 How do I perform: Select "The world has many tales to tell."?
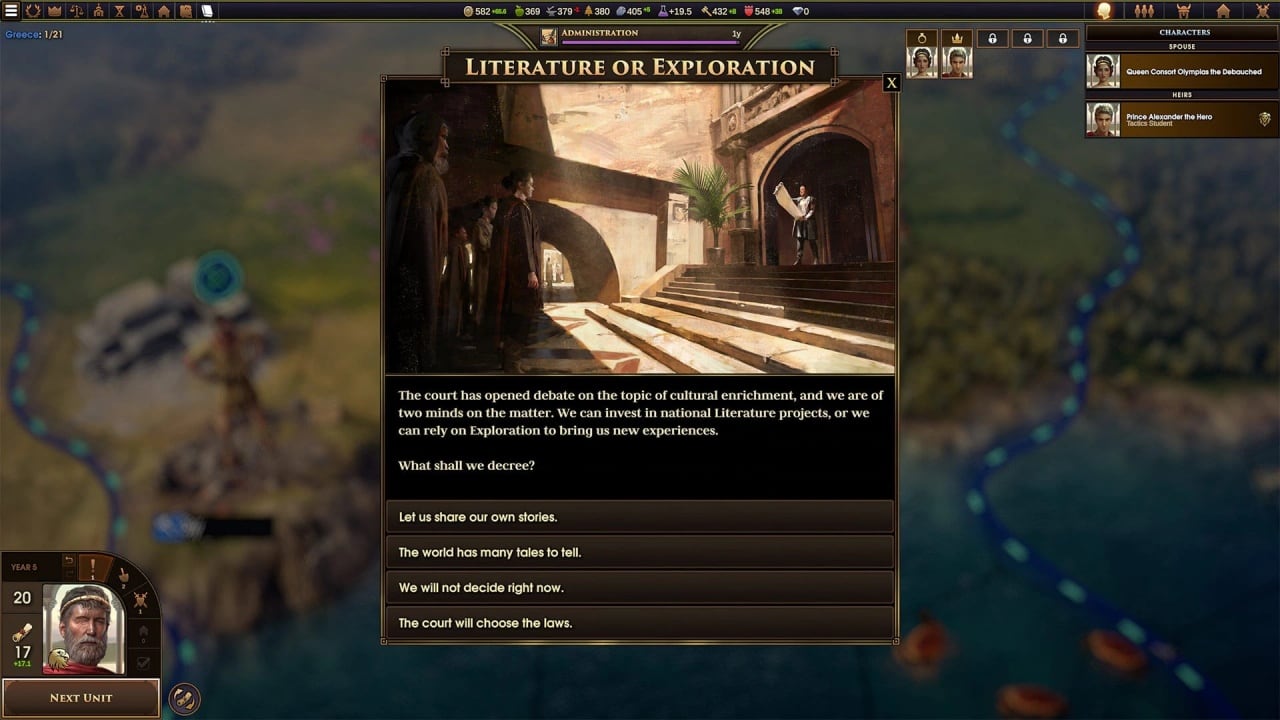(x=639, y=552)
